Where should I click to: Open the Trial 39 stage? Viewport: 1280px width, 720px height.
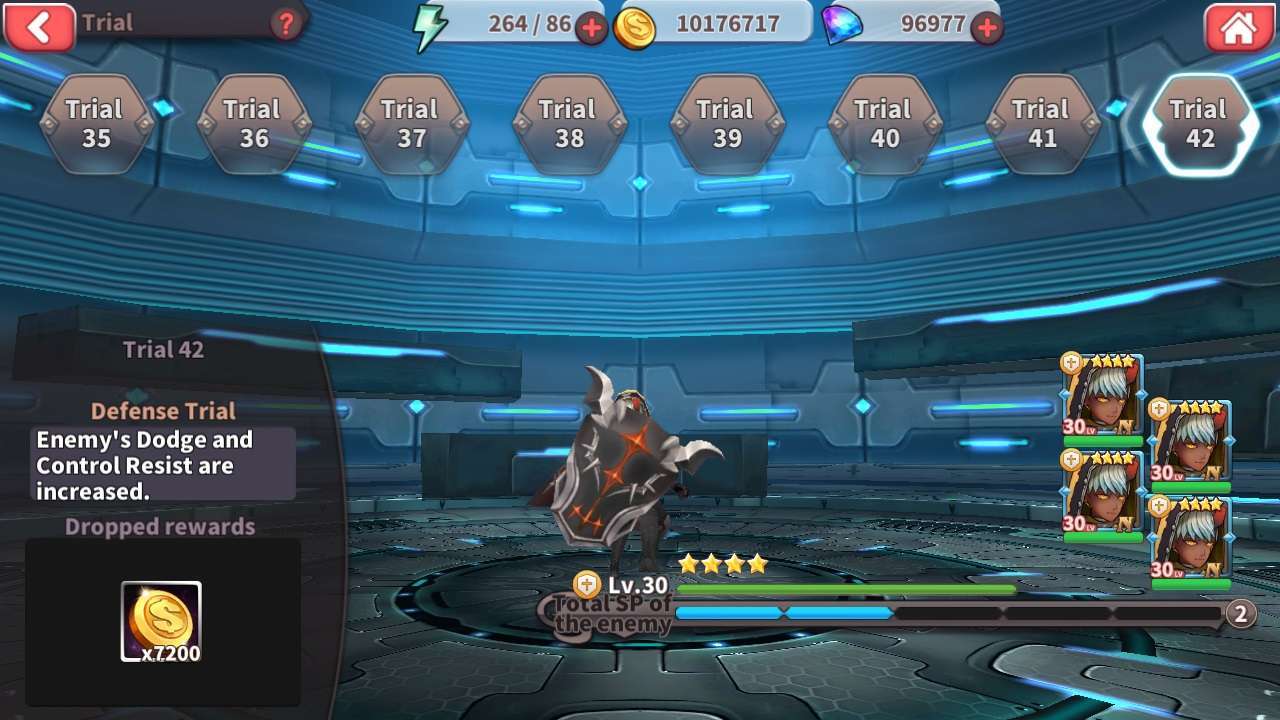point(727,124)
